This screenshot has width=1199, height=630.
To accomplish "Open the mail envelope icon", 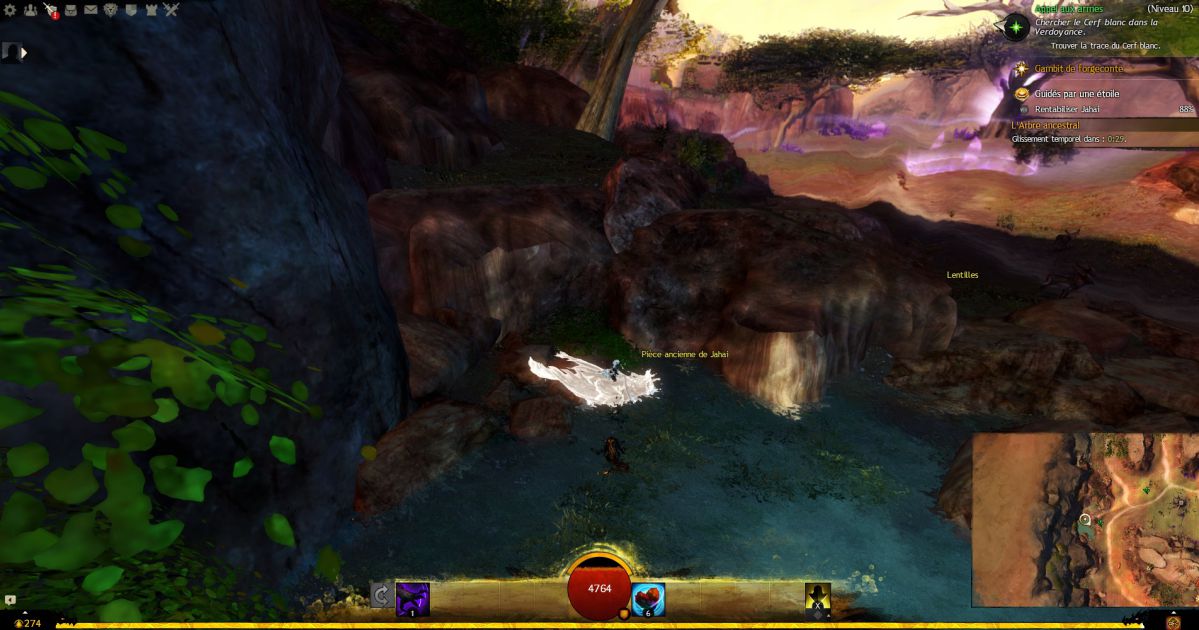I will tap(91, 10).
